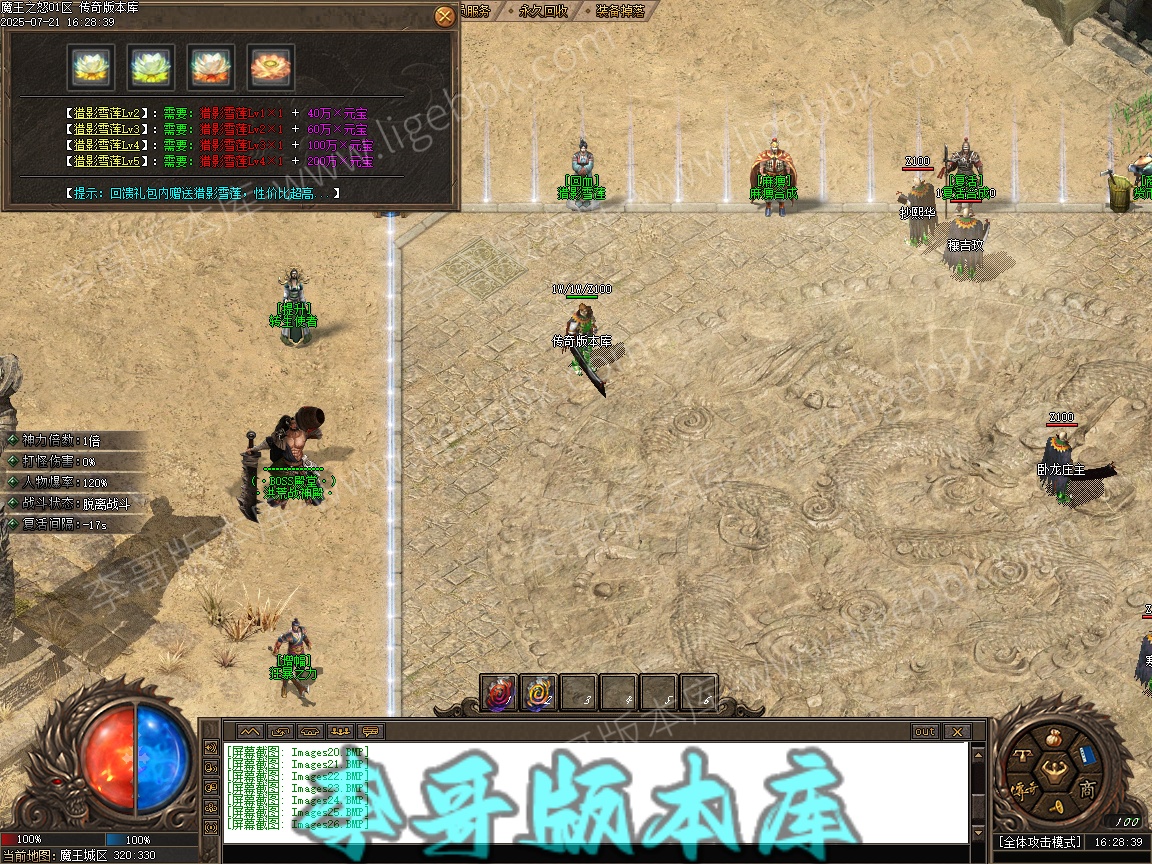Screen dimensions: 1152x864
Task: Select the first white lotus icon
Action: 91,67
